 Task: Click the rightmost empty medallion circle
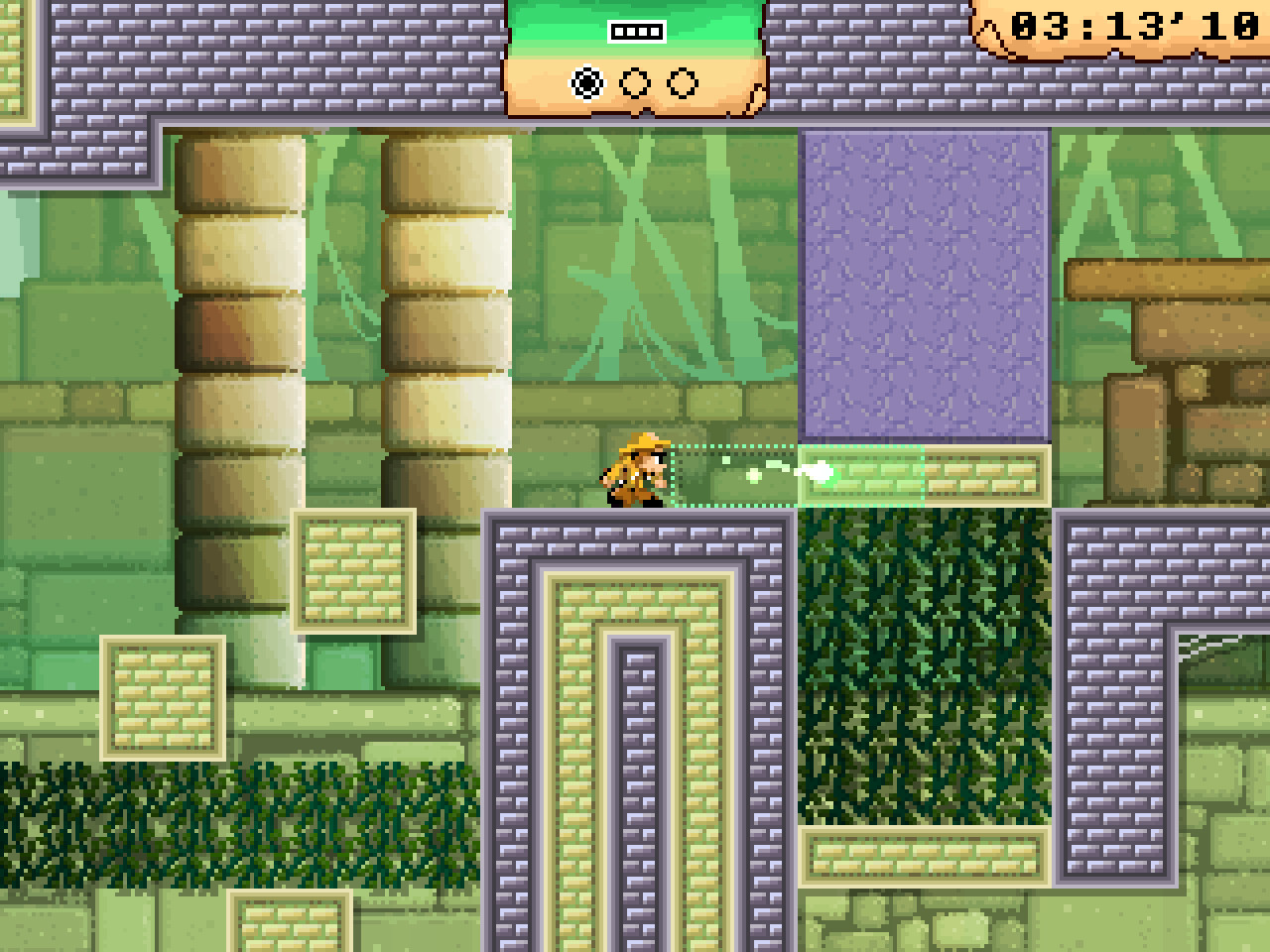point(682,83)
